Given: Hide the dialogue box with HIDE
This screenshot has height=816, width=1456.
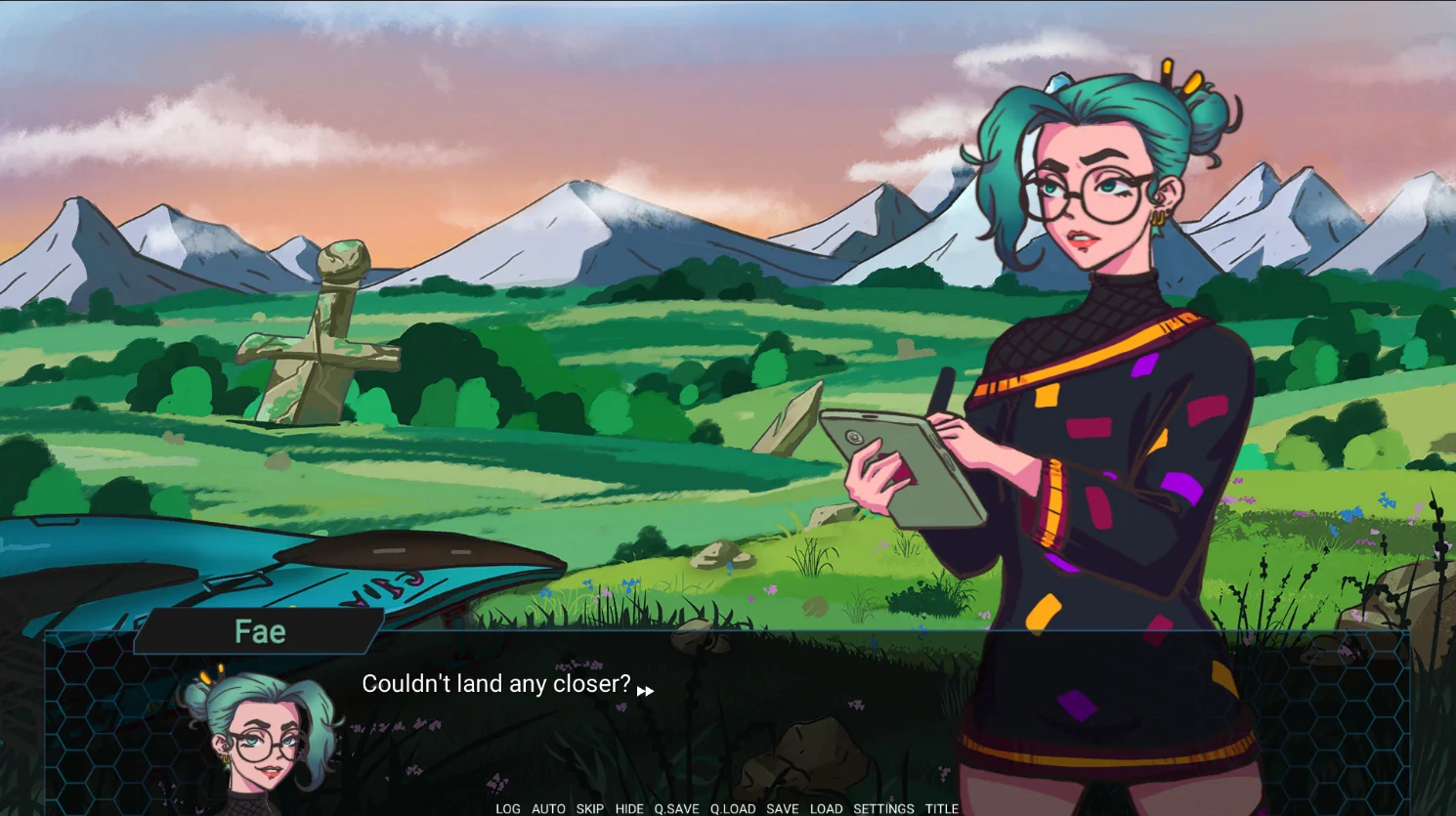Looking at the screenshot, I should 629,808.
